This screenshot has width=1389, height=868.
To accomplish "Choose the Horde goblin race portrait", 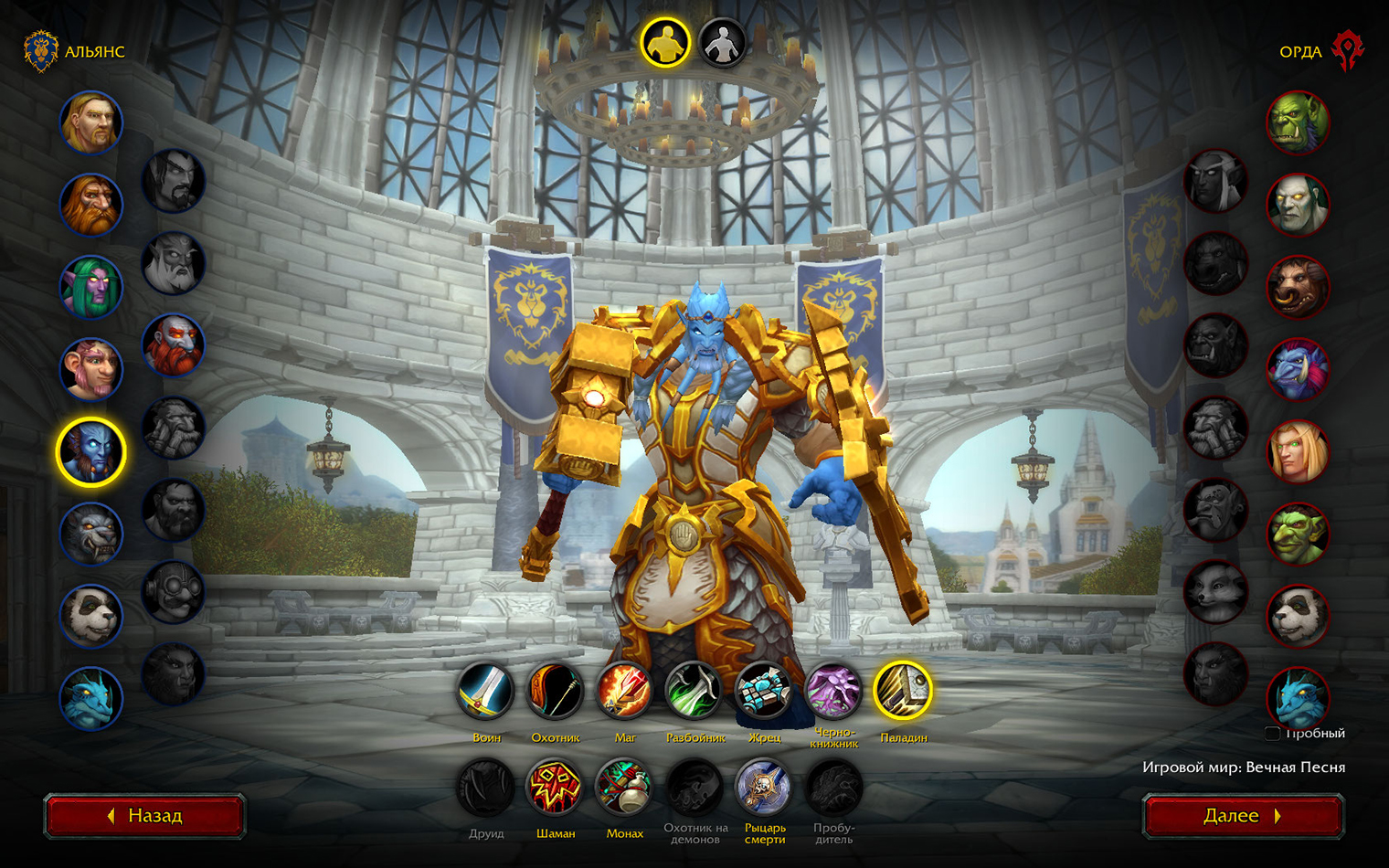I will (x=1298, y=535).
